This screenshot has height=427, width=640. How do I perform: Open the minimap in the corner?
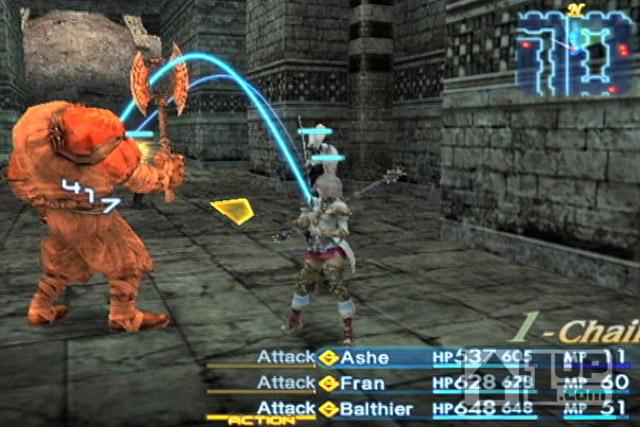tap(573, 52)
